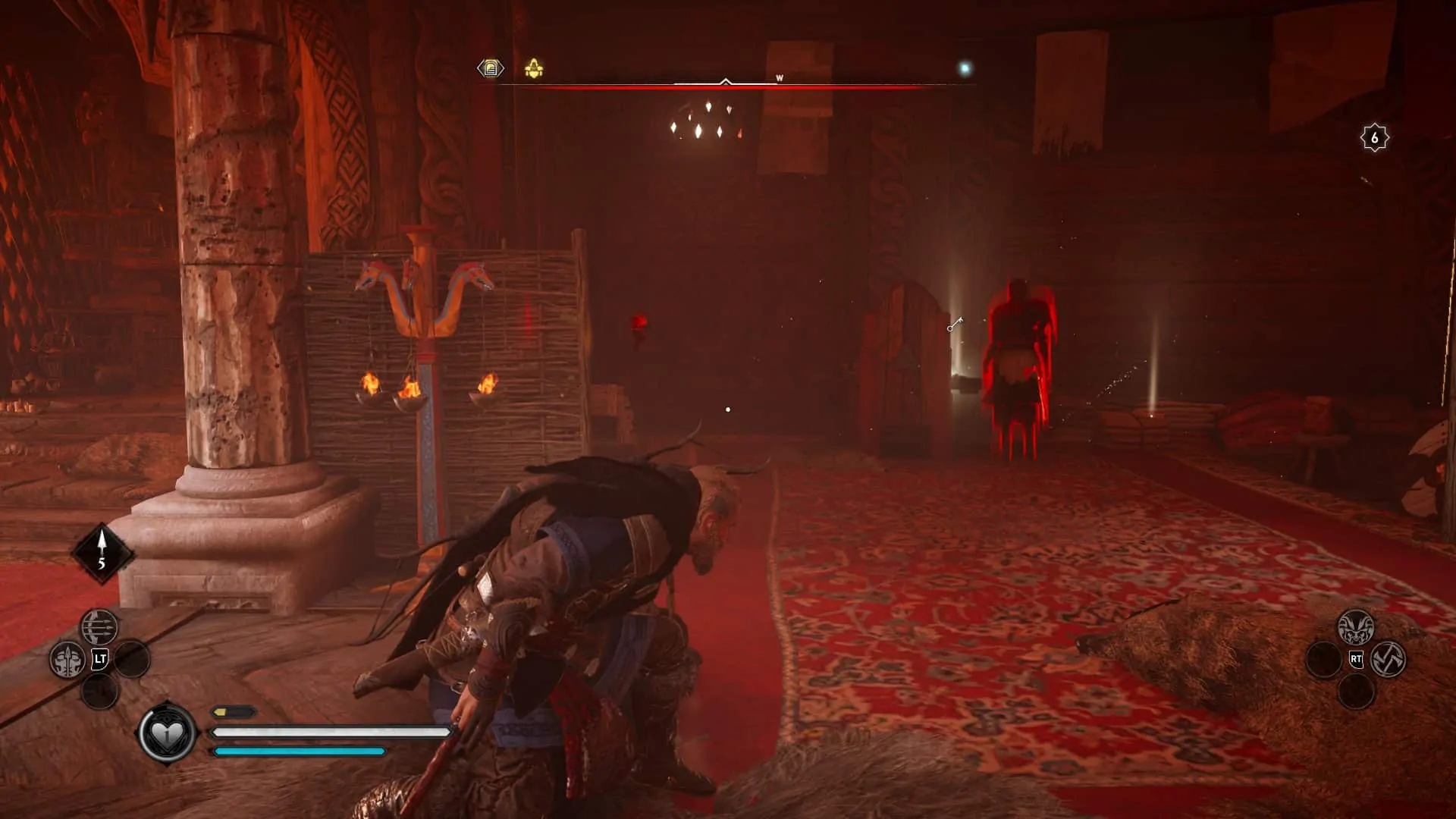This screenshot has height=819, width=1456.
Task: Select the triple-arrow volley ability in the LT wheel
Action: click(99, 627)
